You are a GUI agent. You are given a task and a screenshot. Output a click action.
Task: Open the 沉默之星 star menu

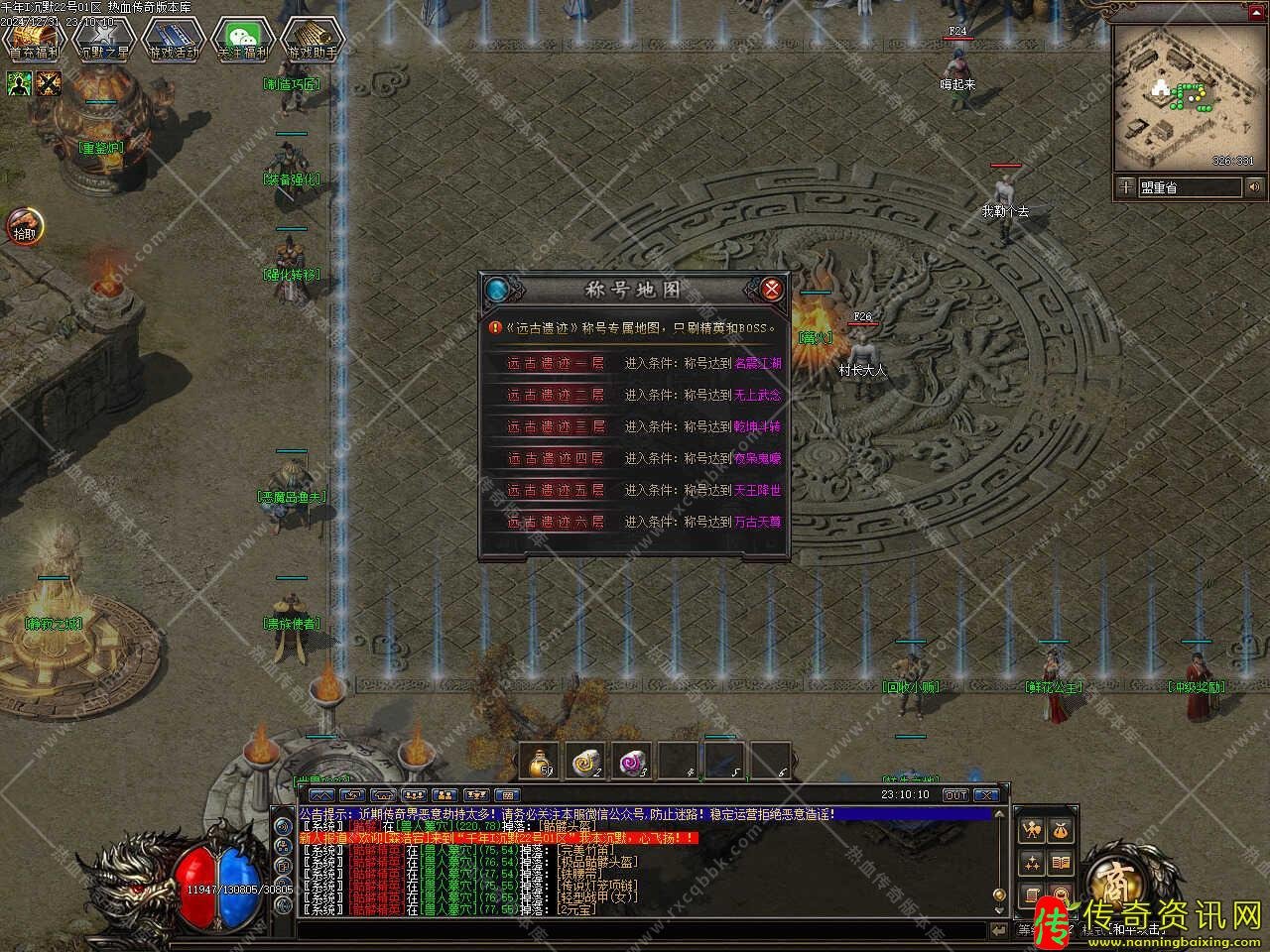pos(103,39)
